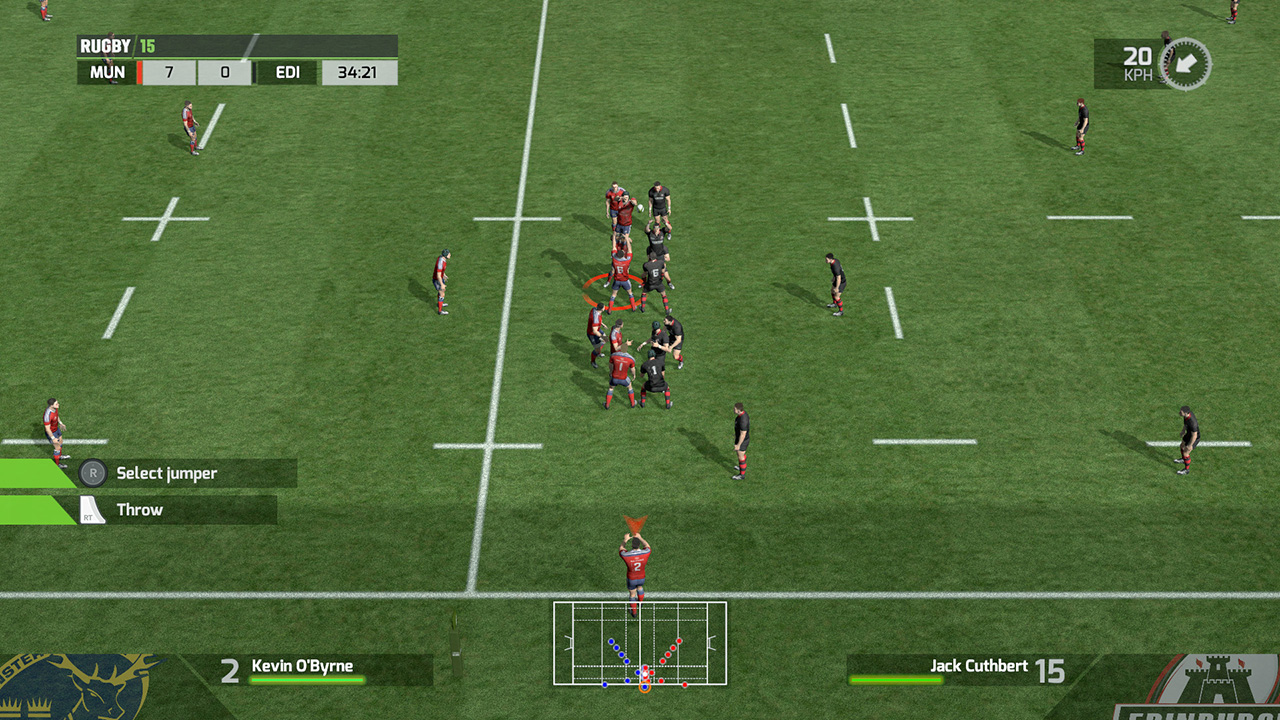Click the RT trigger icon beside Throw
Screen dimensions: 1280x720
coord(91,510)
